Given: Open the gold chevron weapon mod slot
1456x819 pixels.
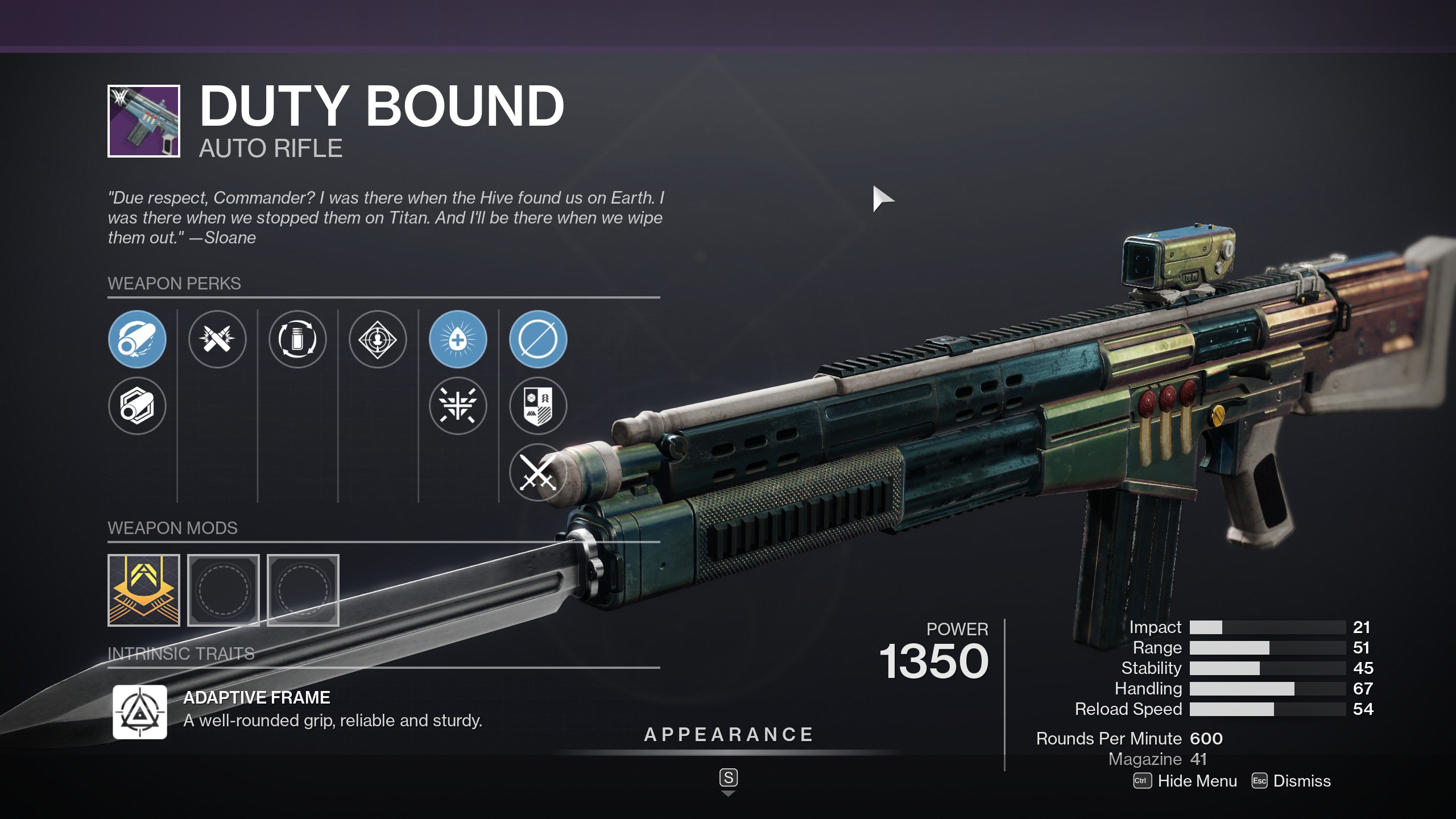Looking at the screenshot, I should click(144, 590).
